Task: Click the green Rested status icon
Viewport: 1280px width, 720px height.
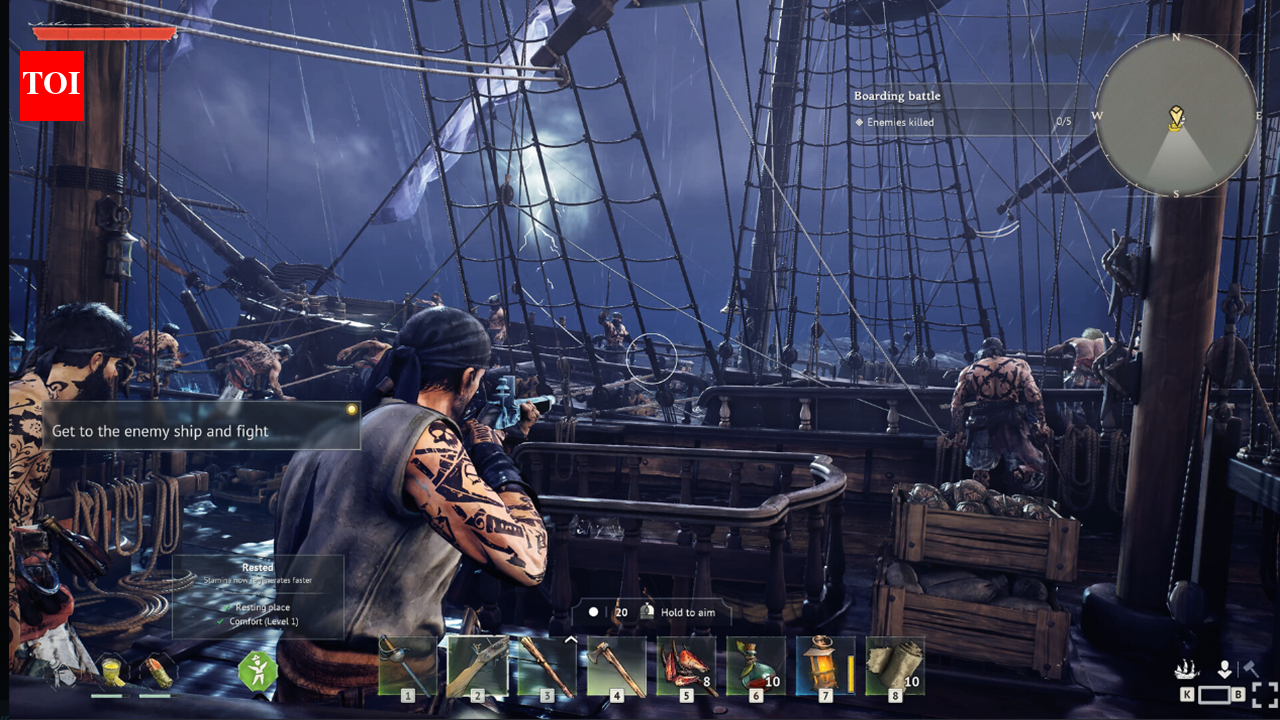Action: tap(257, 670)
